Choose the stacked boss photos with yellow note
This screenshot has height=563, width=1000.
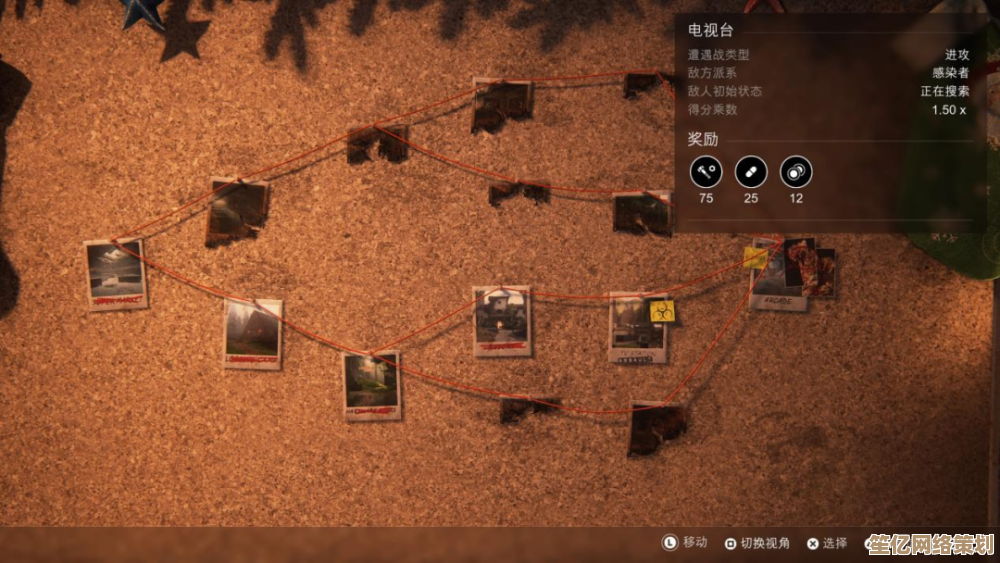tap(793, 274)
